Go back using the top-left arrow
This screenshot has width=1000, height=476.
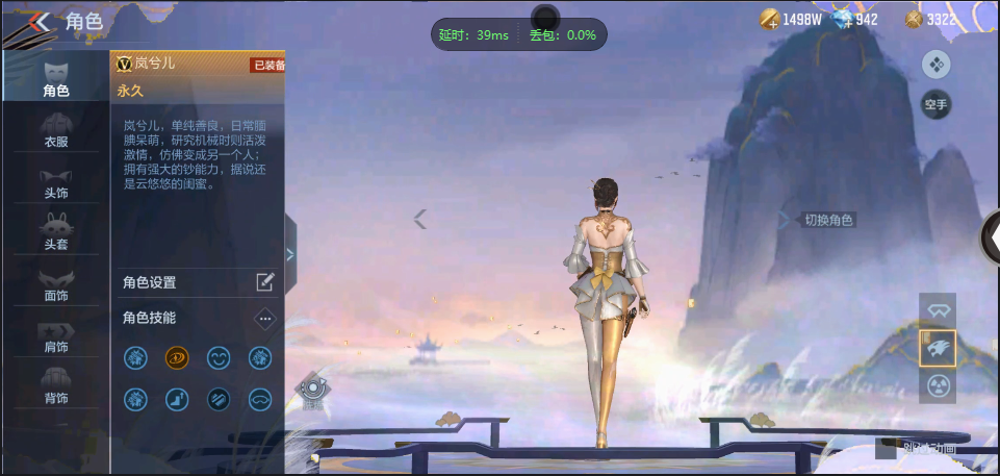pos(36,22)
